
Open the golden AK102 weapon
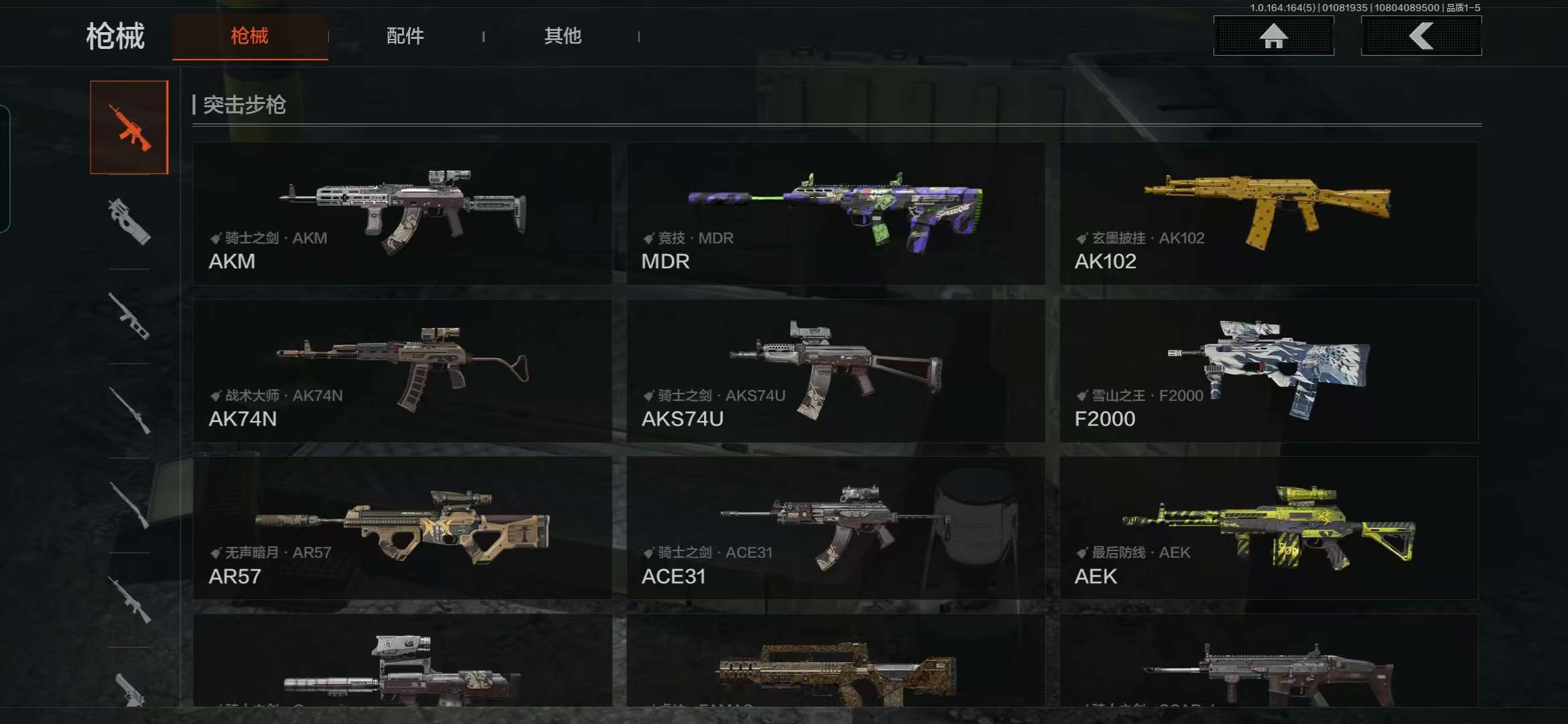click(x=1268, y=215)
